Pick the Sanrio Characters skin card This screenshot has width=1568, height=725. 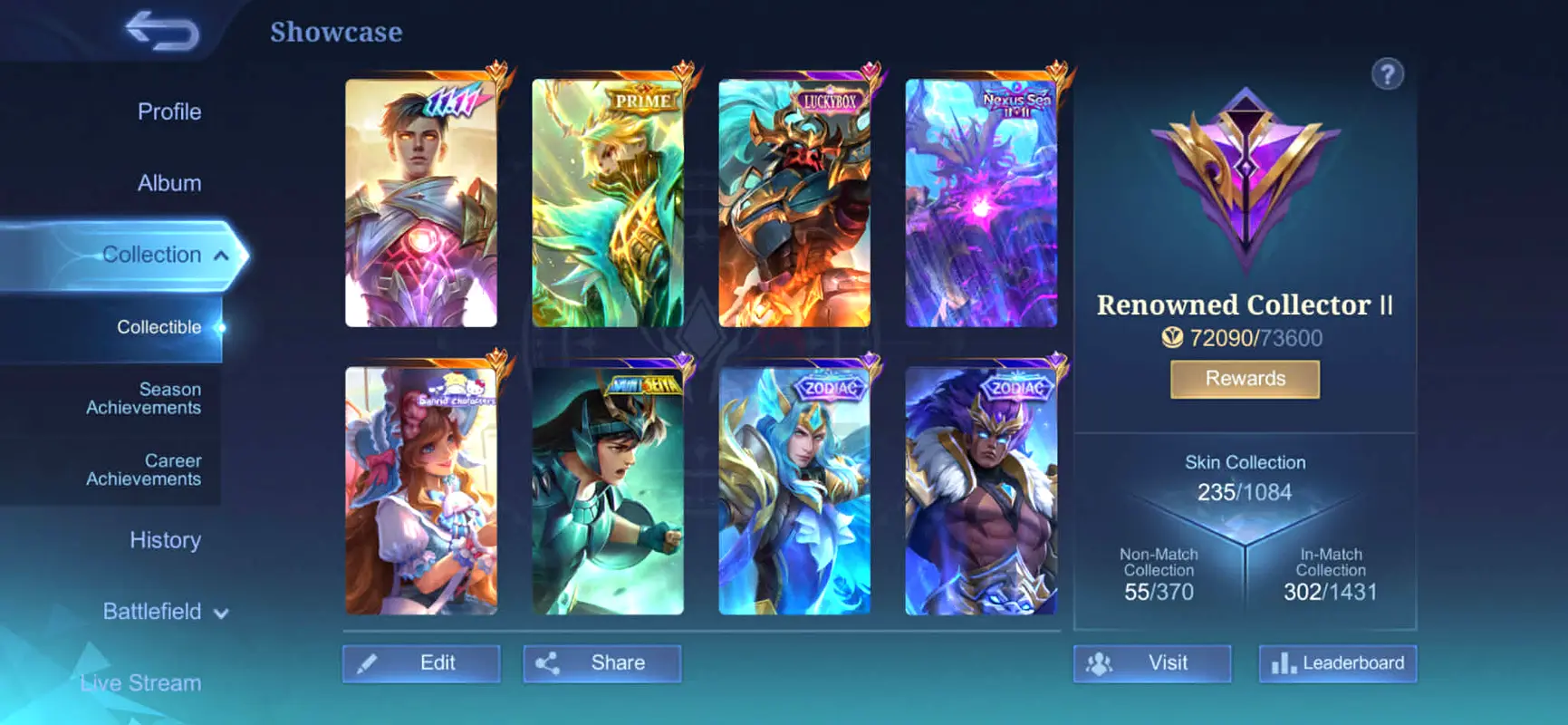point(421,491)
